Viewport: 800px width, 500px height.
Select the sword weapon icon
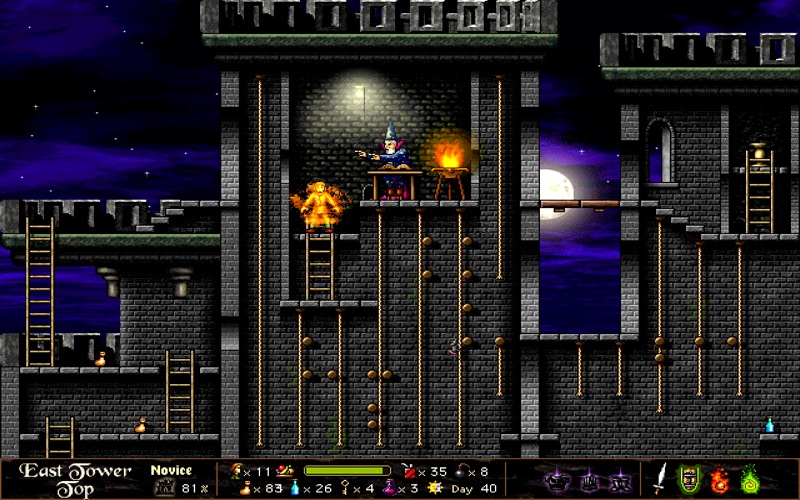661,476
